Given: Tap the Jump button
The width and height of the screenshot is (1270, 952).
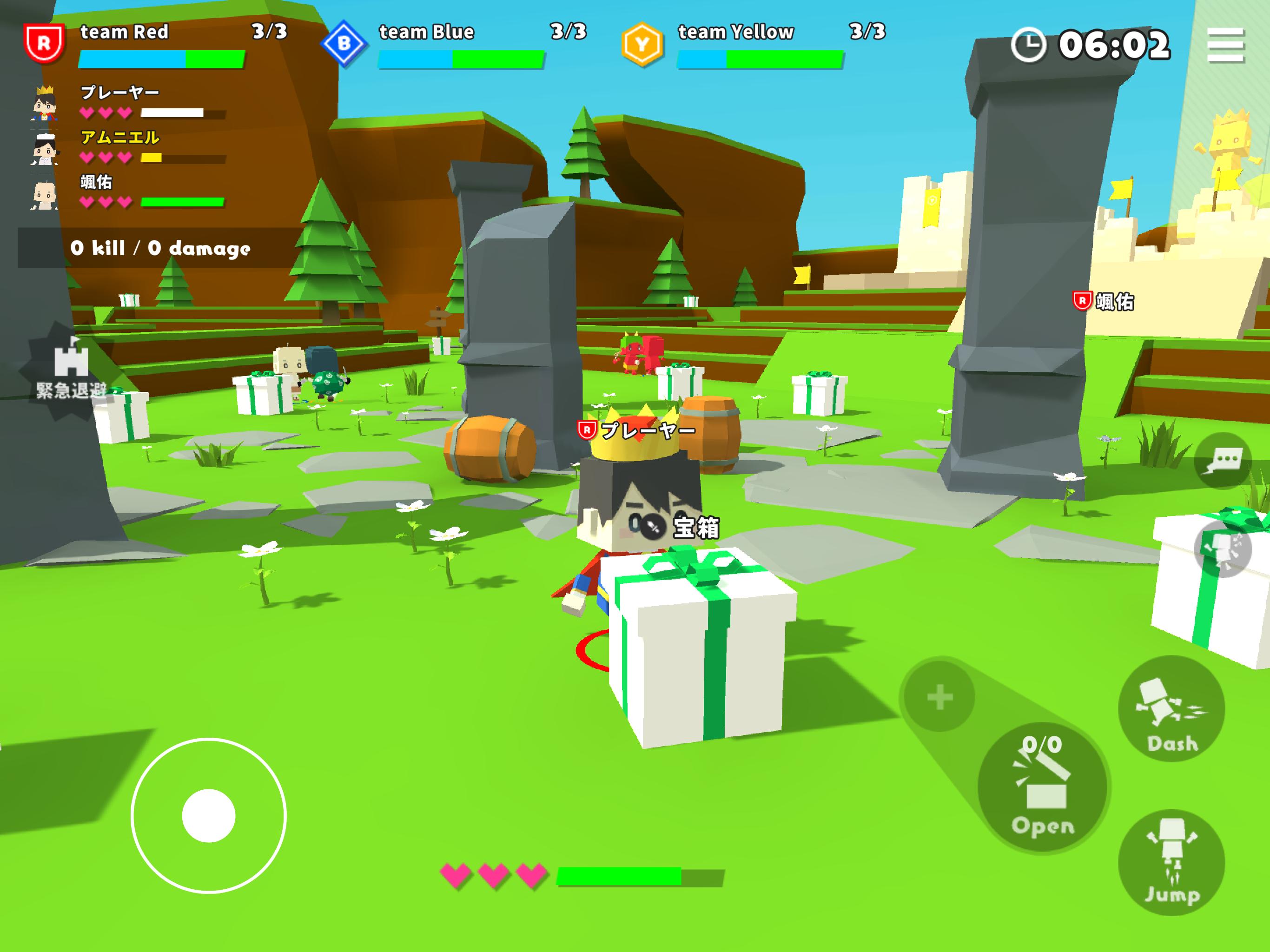Looking at the screenshot, I should (1171, 862).
